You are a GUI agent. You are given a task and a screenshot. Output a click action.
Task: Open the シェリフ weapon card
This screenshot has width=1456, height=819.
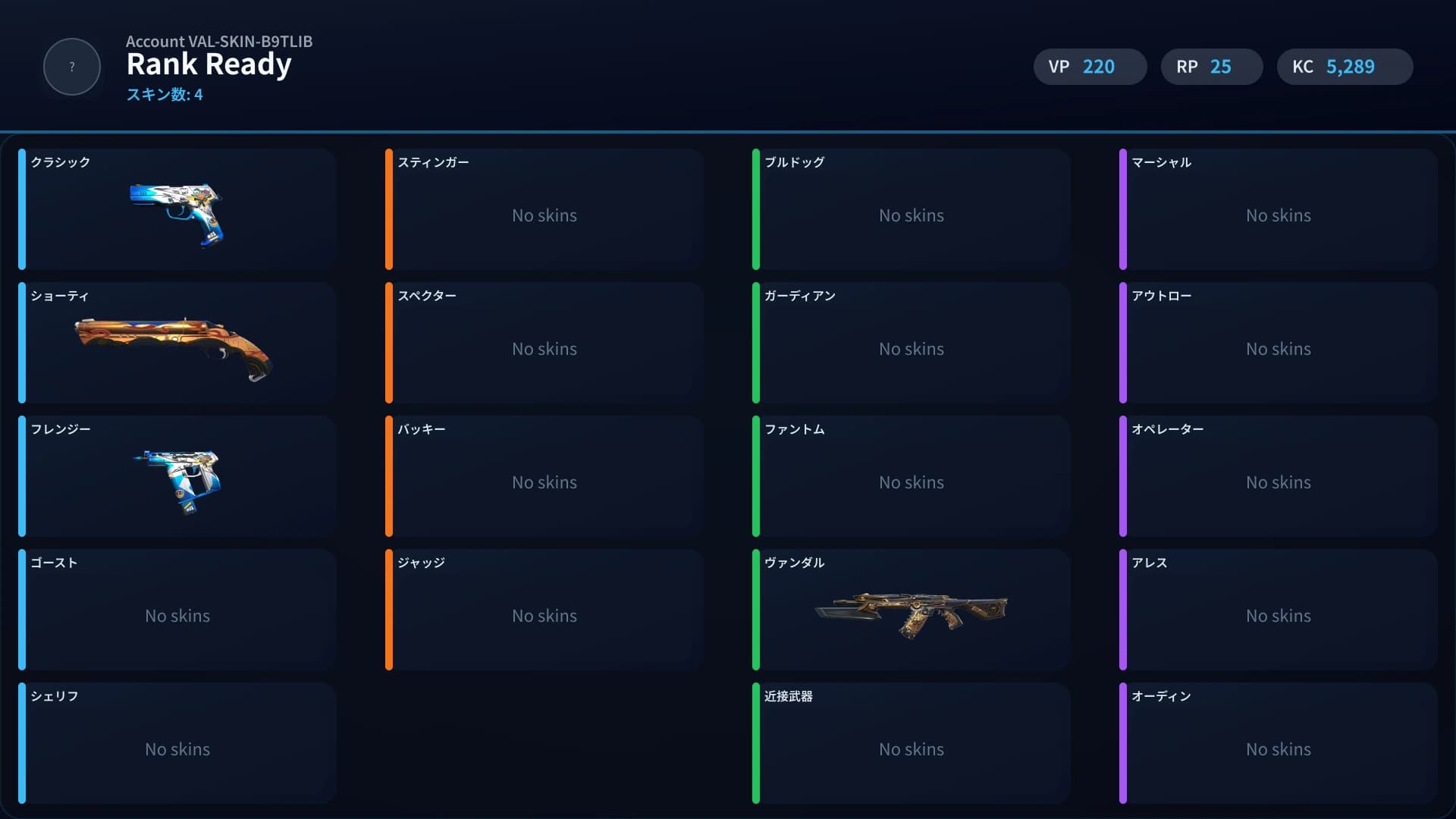177,743
